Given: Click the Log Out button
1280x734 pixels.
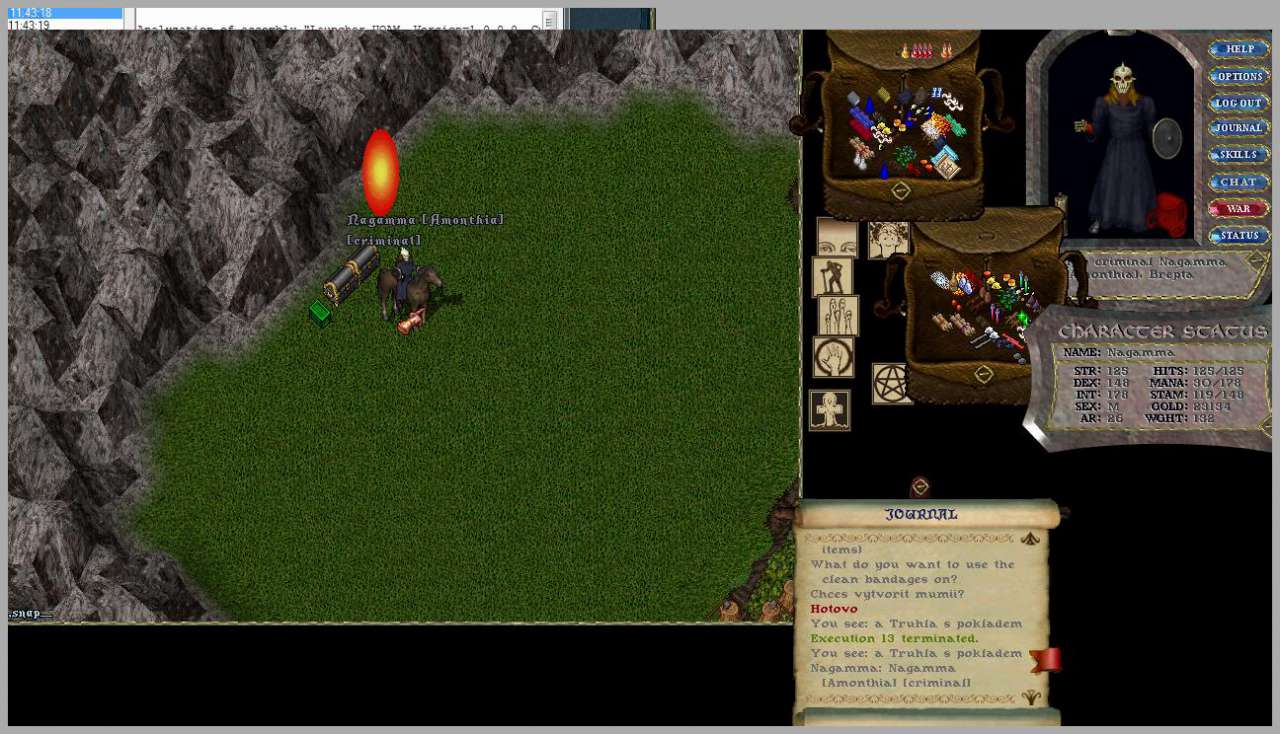Looking at the screenshot, I should [1239, 103].
